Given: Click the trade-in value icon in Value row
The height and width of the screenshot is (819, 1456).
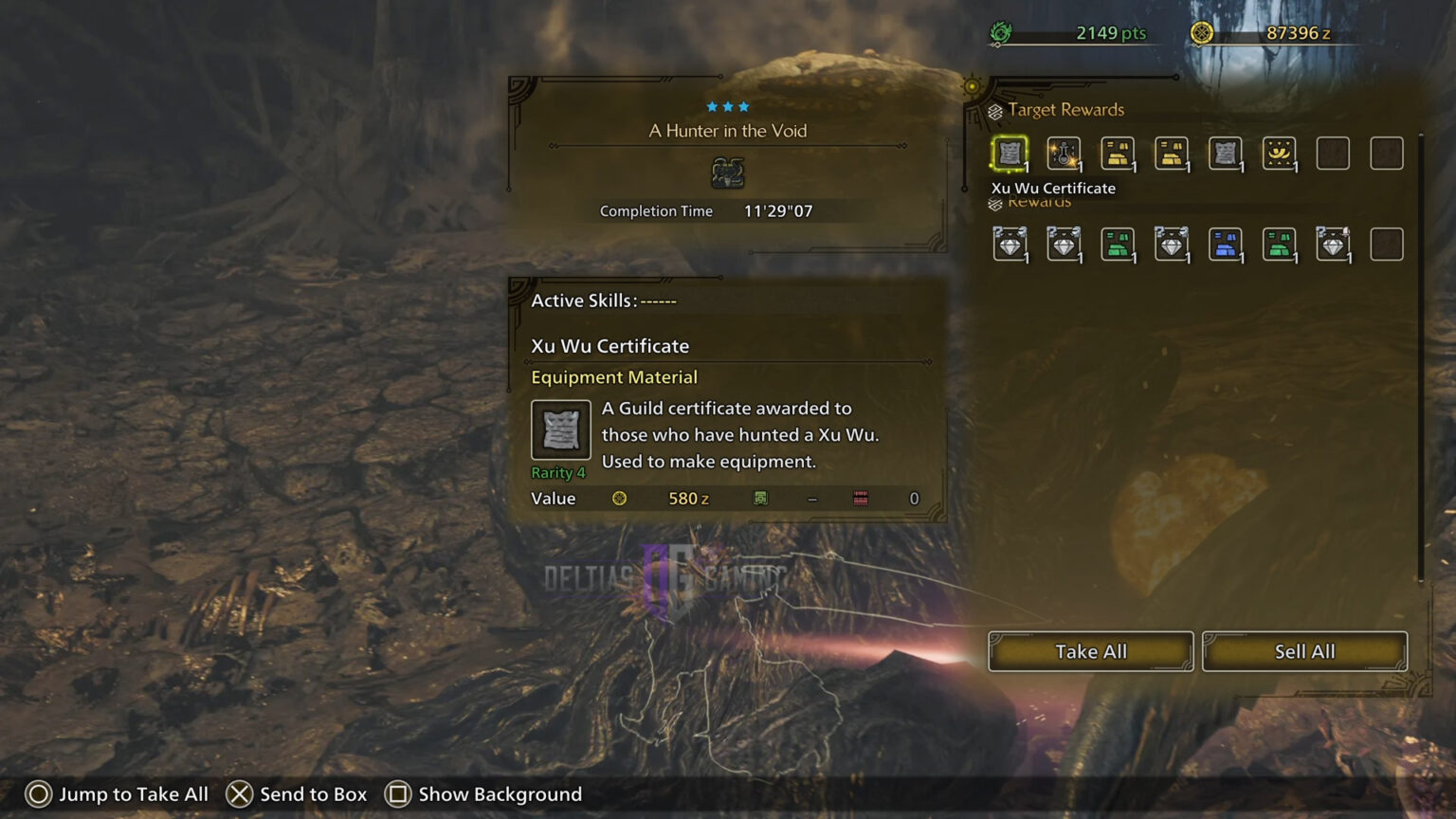Looking at the screenshot, I should coord(761,498).
